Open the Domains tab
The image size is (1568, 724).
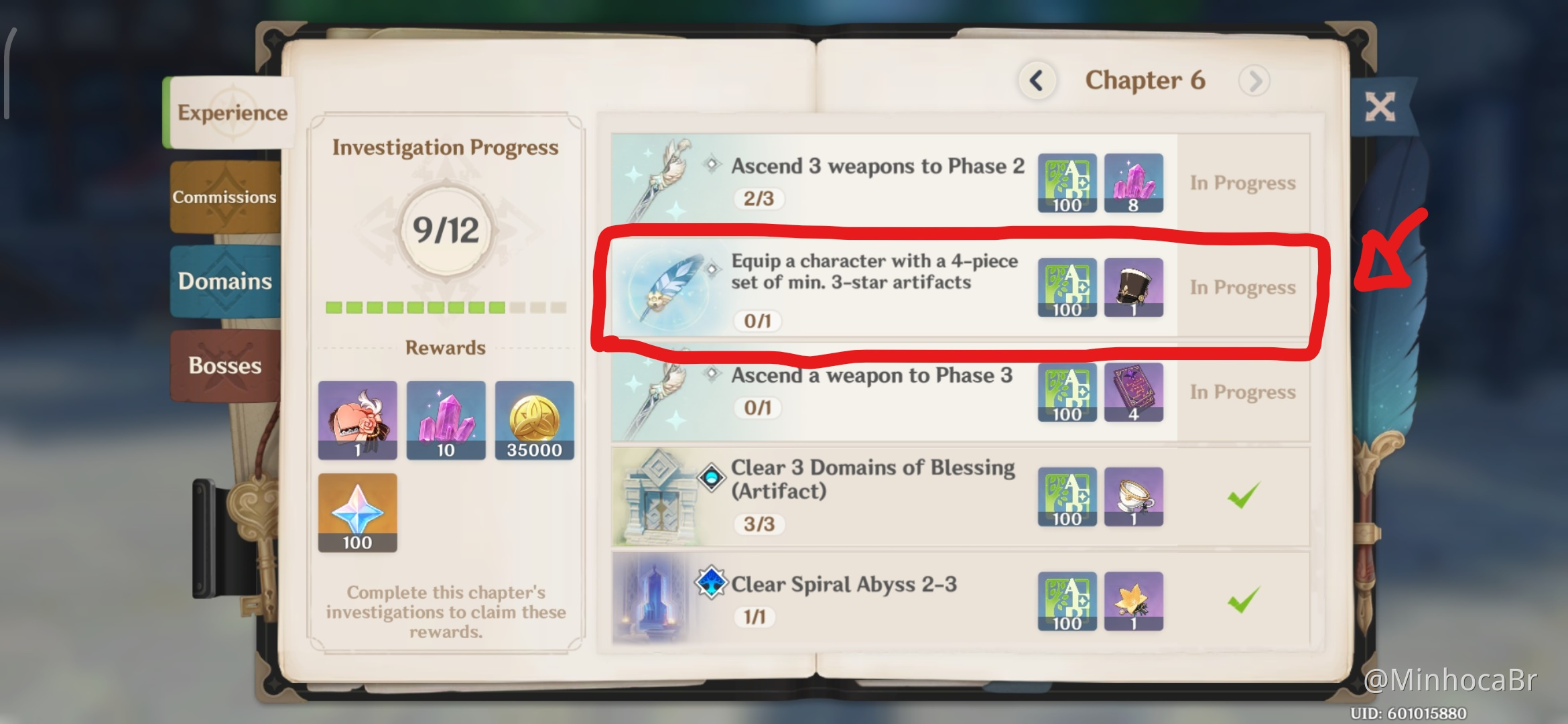point(224,282)
